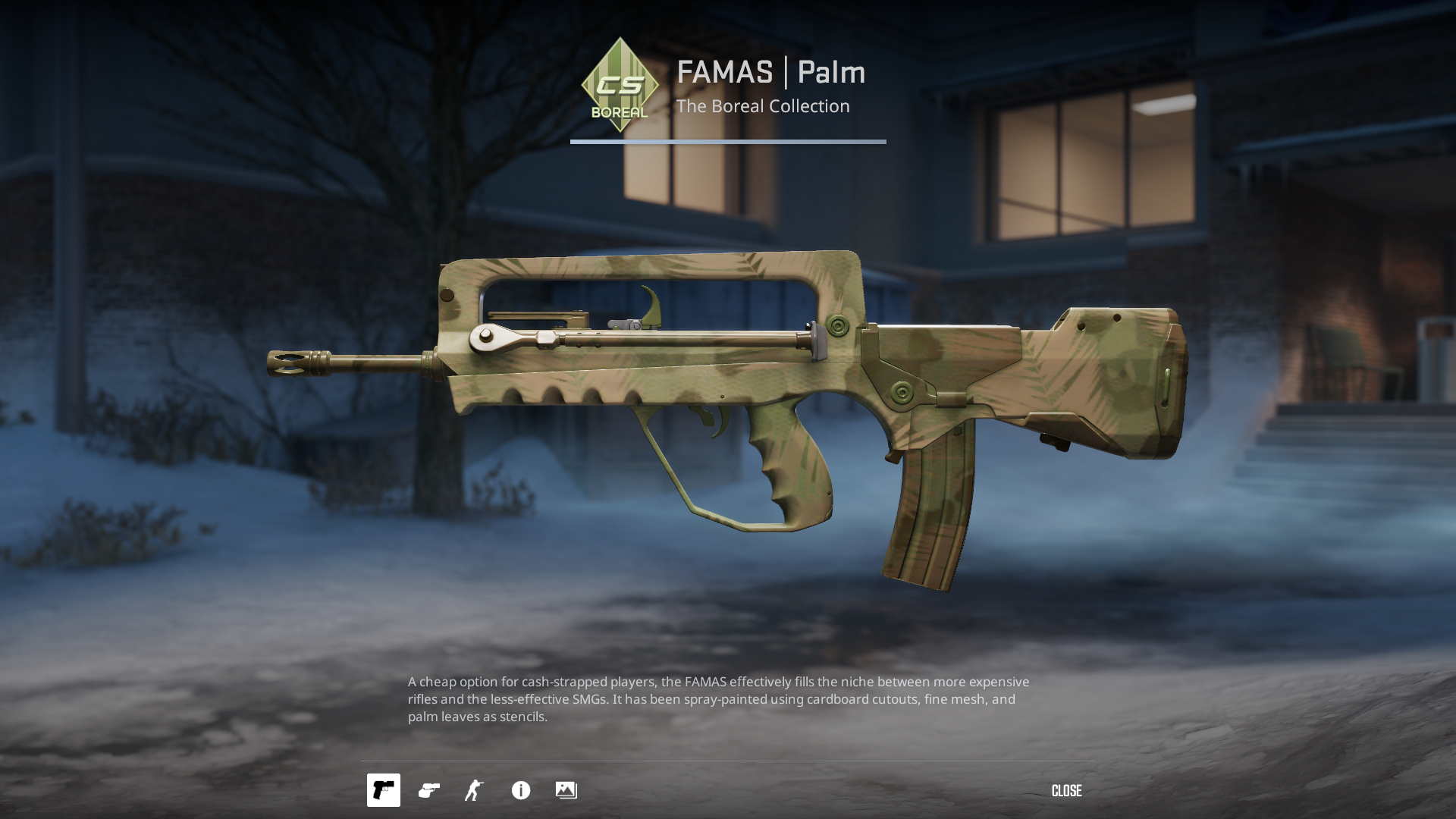This screenshot has width=1456, height=819.
Task: Open the item information icon
Action: 521,790
